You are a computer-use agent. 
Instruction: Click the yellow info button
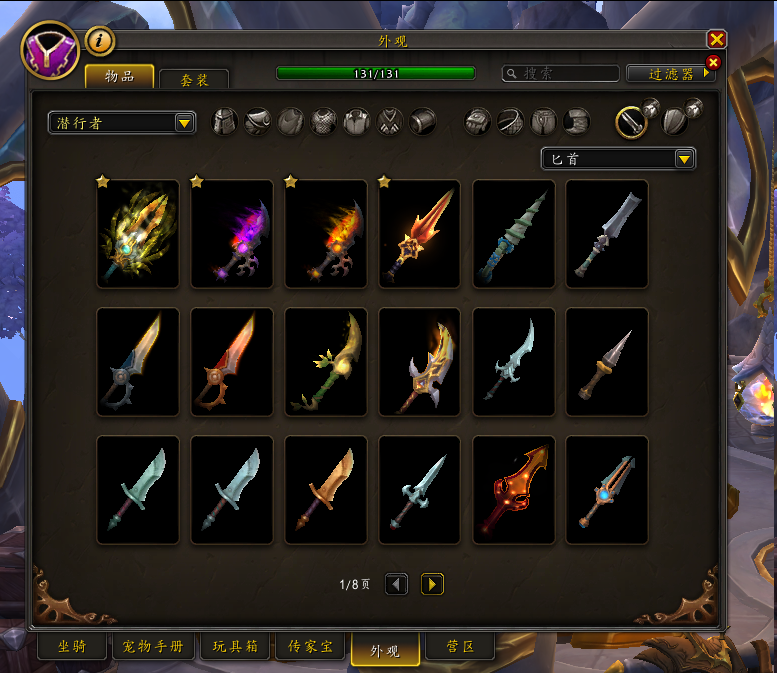click(100, 41)
